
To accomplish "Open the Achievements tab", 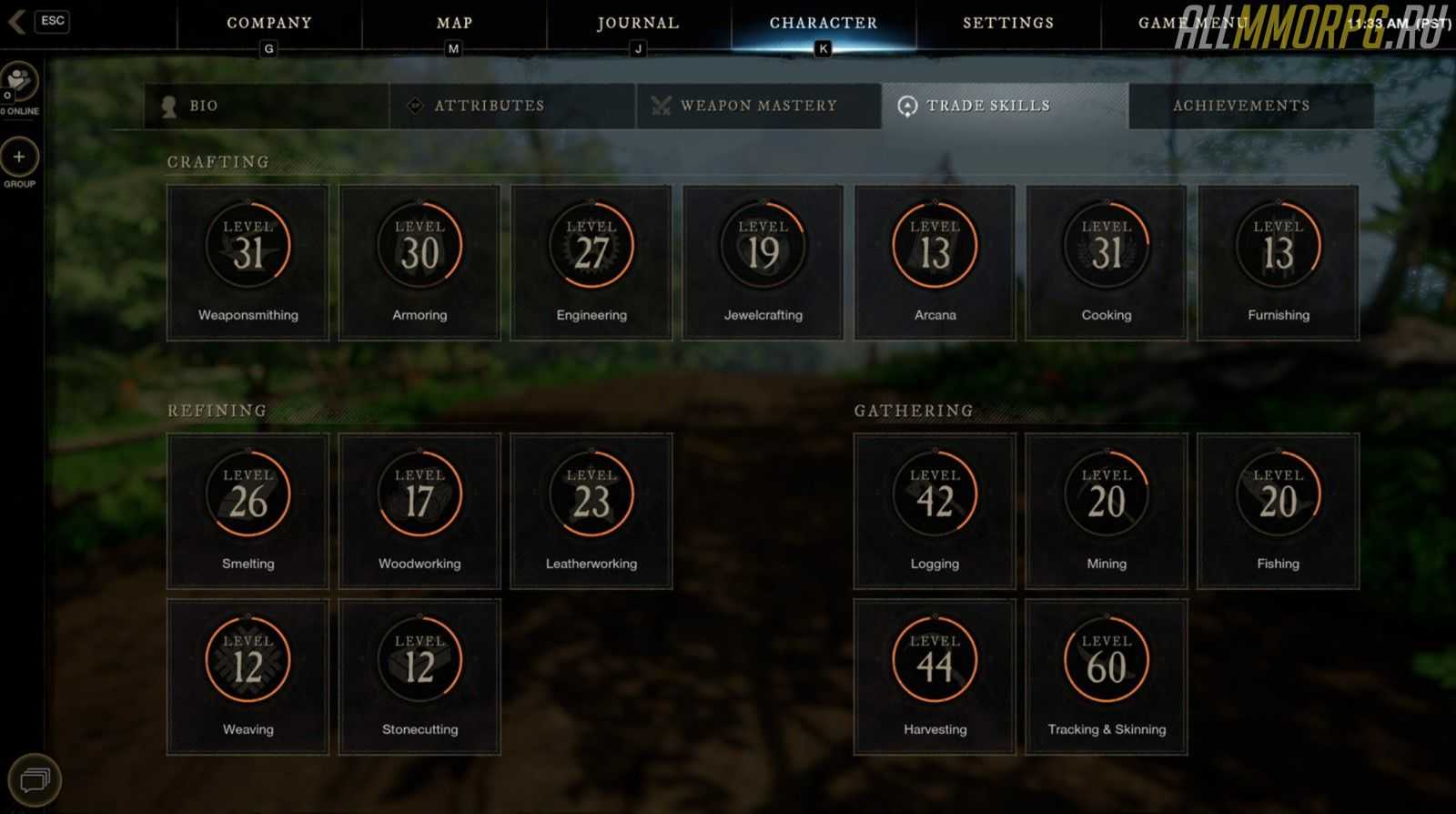I will click(1251, 106).
